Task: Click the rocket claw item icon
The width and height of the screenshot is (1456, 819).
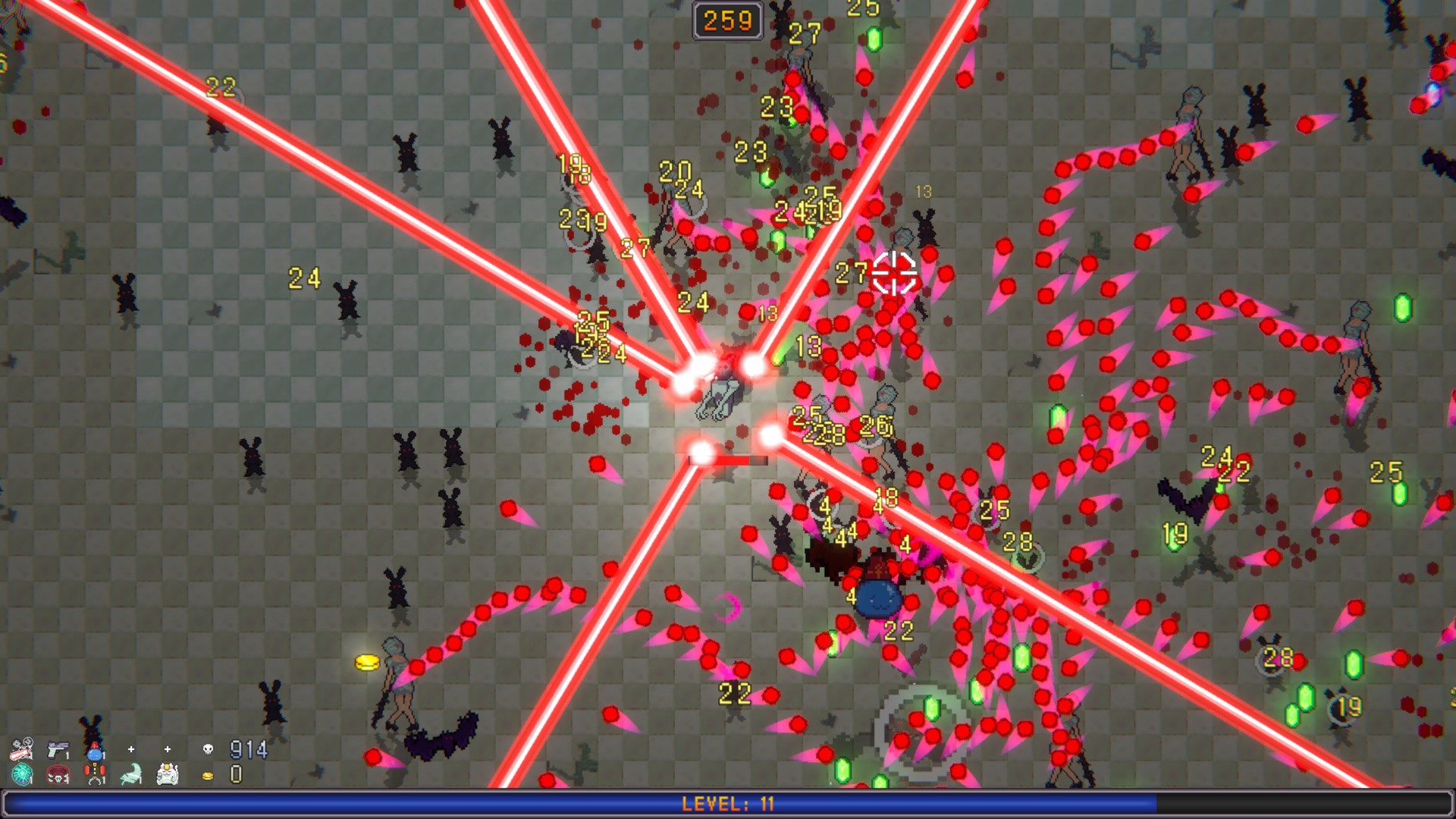Action: (x=94, y=774)
